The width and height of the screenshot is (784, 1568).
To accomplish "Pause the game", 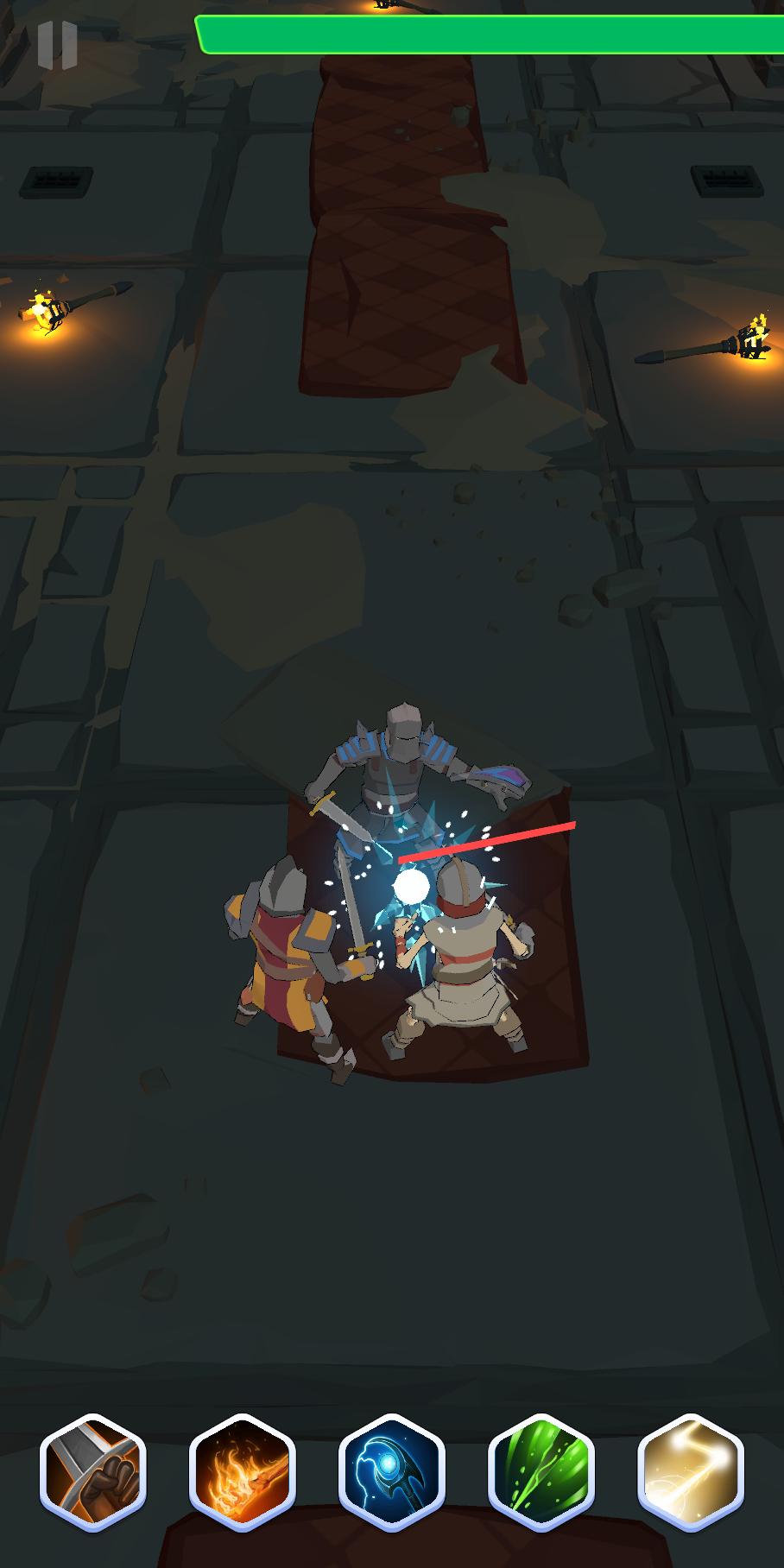I will pos(57,45).
